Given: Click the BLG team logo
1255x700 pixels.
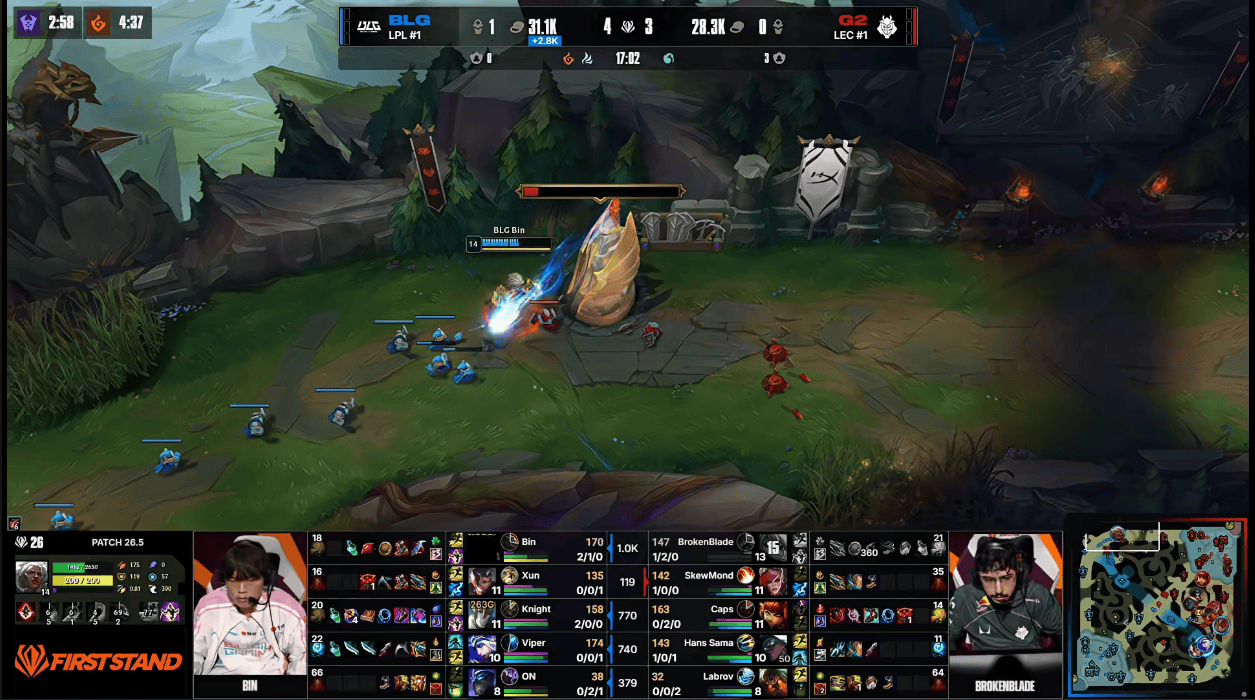Looking at the screenshot, I should [x=366, y=26].
